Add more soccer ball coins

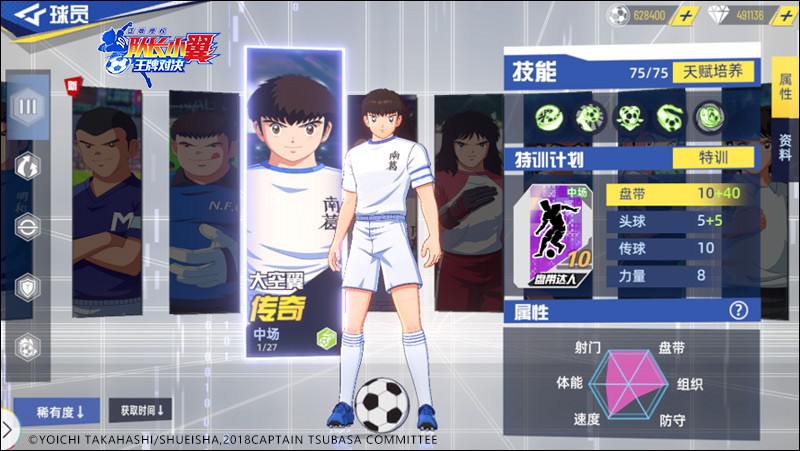point(685,16)
